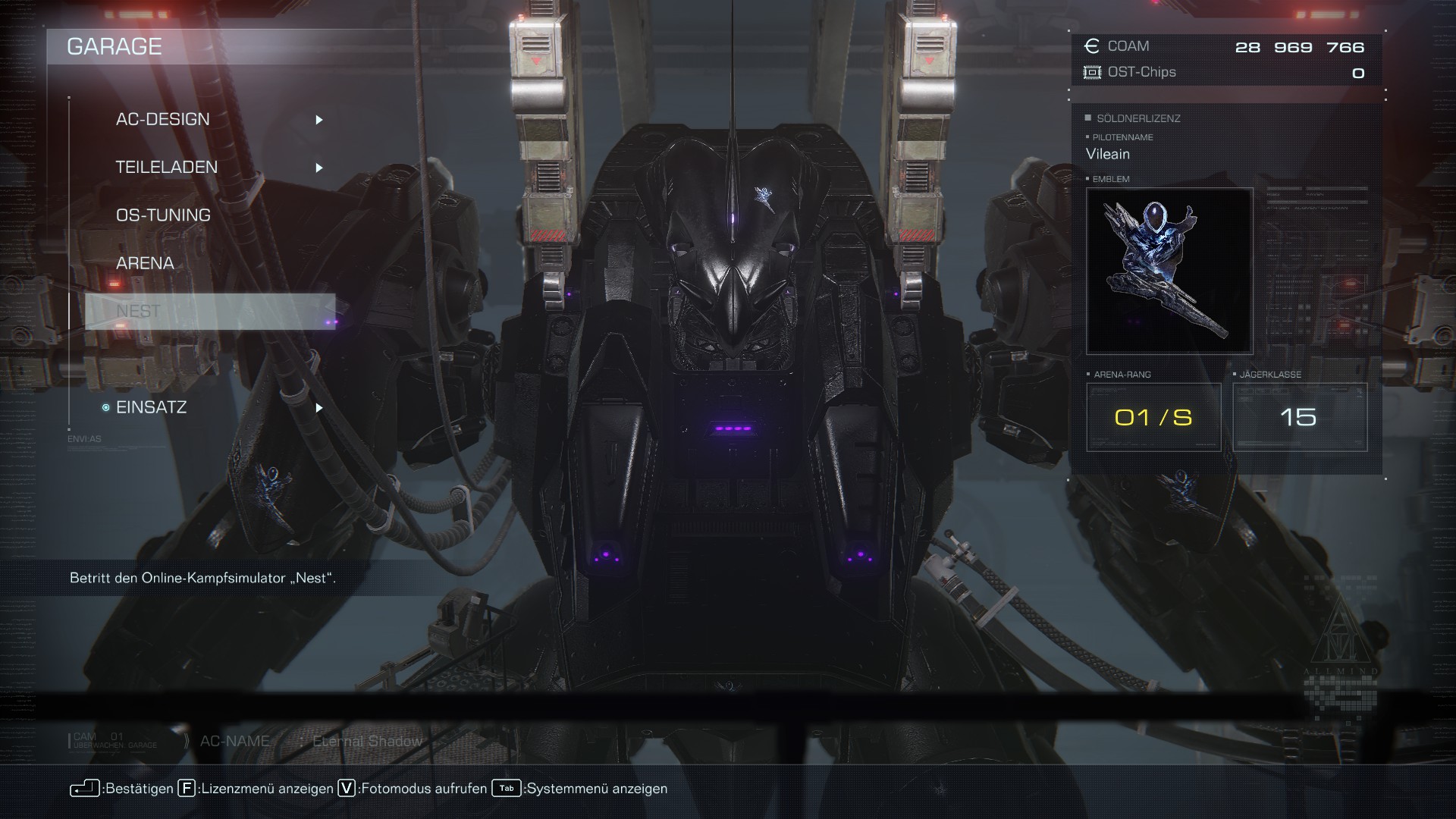Choose the ARENA menu entry
This screenshot has width=1456, height=819.
pyautogui.click(x=145, y=263)
